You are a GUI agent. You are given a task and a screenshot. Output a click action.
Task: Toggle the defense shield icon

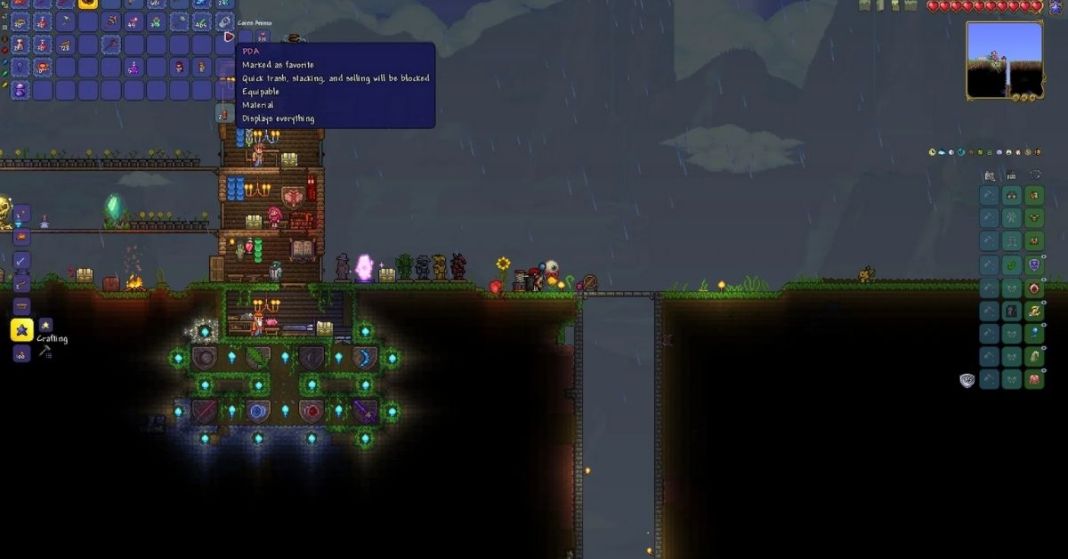(x=967, y=380)
